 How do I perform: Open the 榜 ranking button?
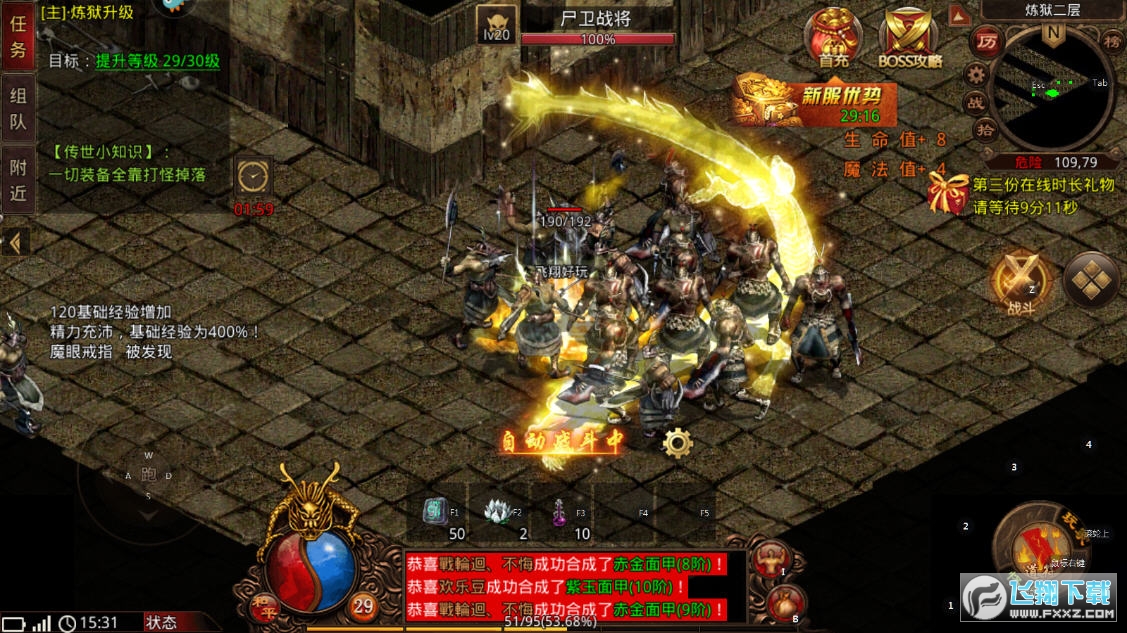tap(1112, 42)
